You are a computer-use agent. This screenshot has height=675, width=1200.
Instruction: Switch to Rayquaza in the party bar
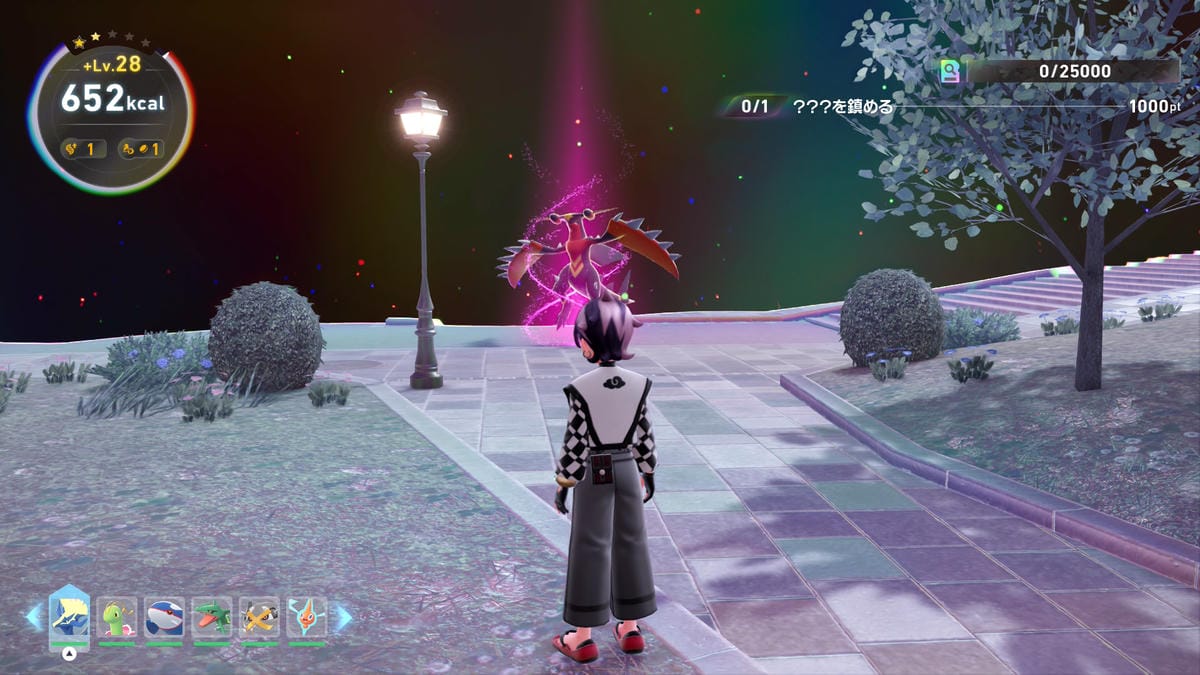click(212, 617)
